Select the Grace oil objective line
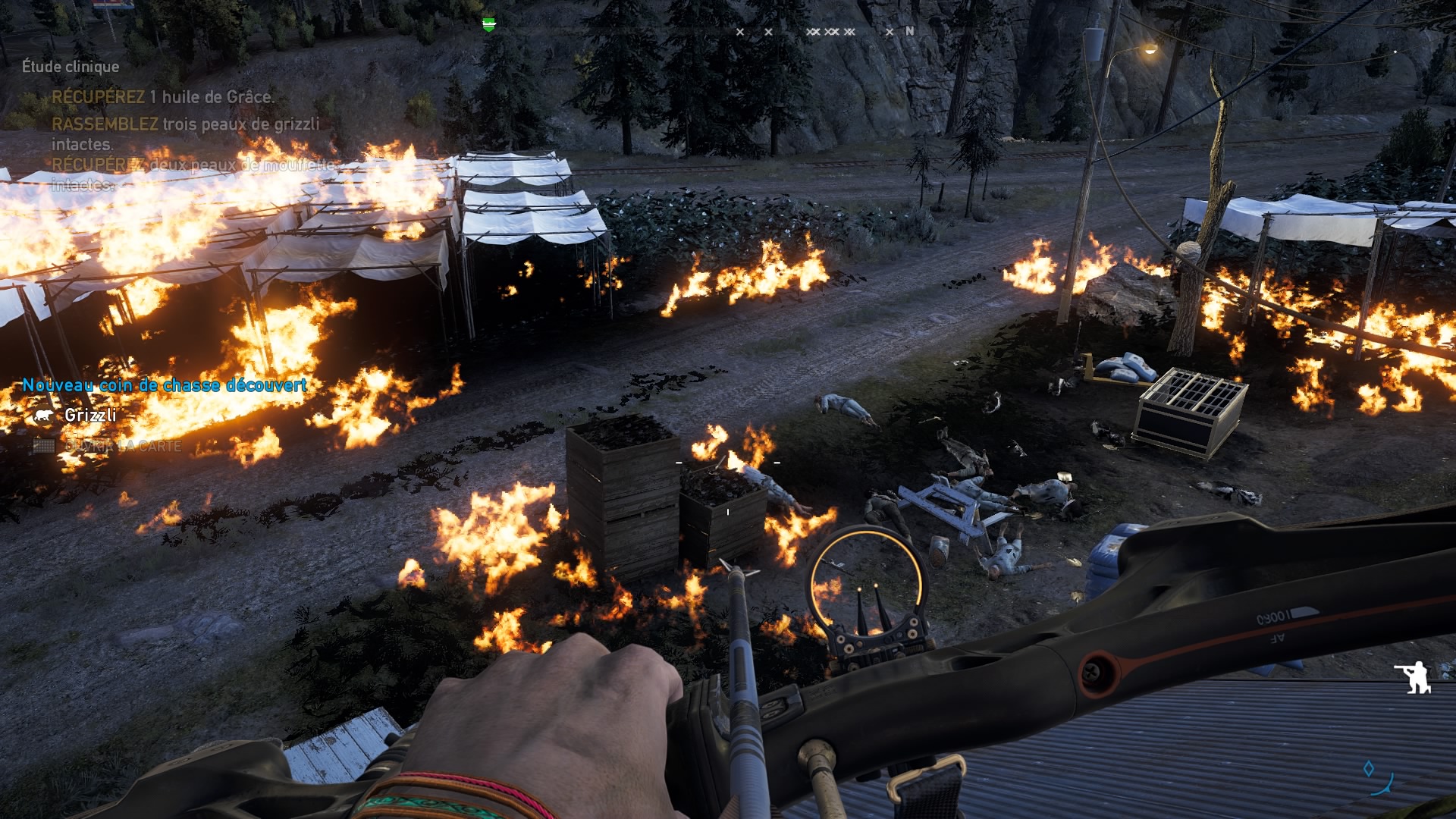 point(163,97)
